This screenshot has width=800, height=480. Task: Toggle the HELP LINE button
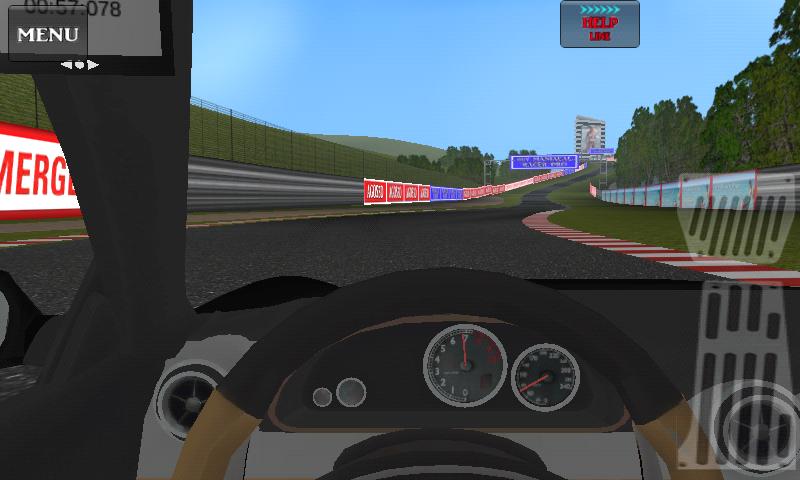[600, 24]
